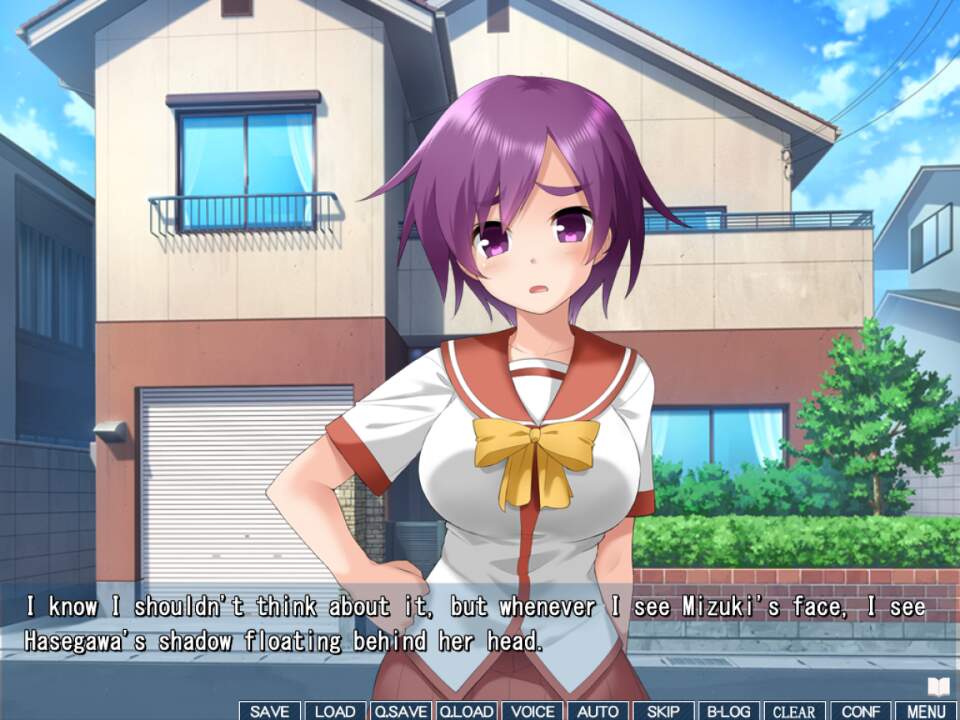
Task: Hide the text window with CLEAR
Action: click(x=795, y=711)
